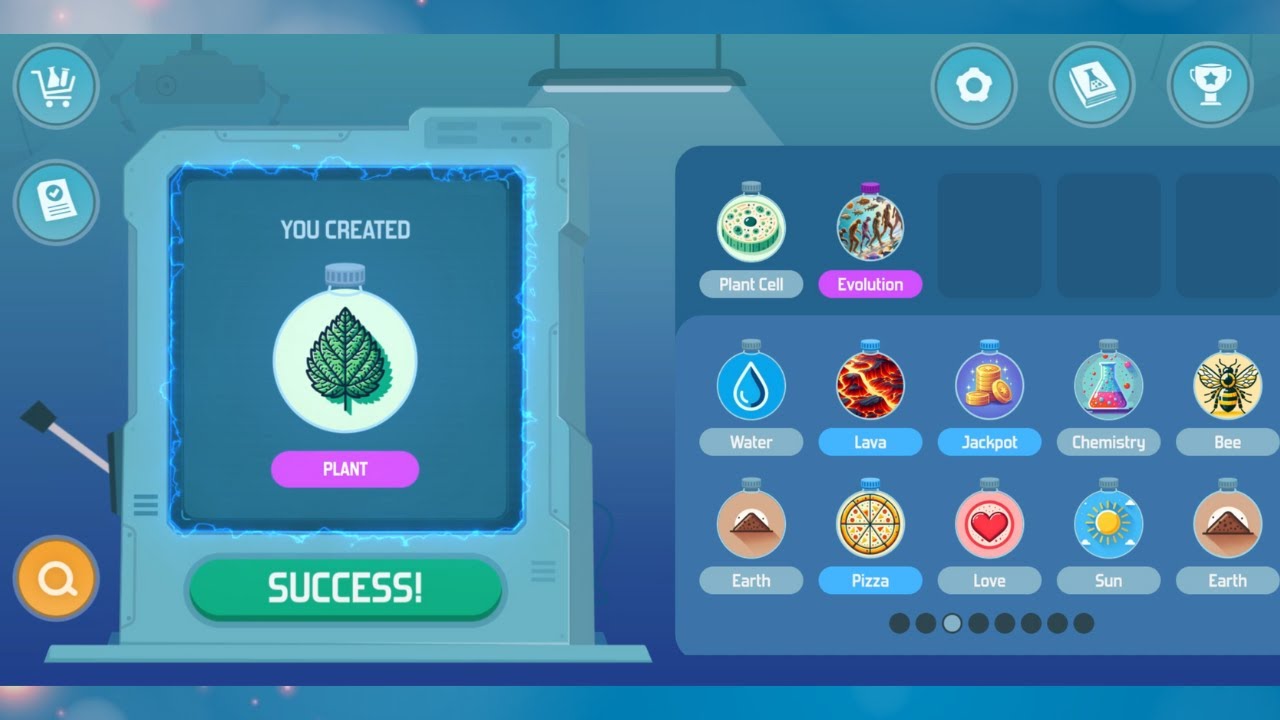Select the Chemistry flask element
This screenshot has height=720, width=1280.
[1109, 385]
